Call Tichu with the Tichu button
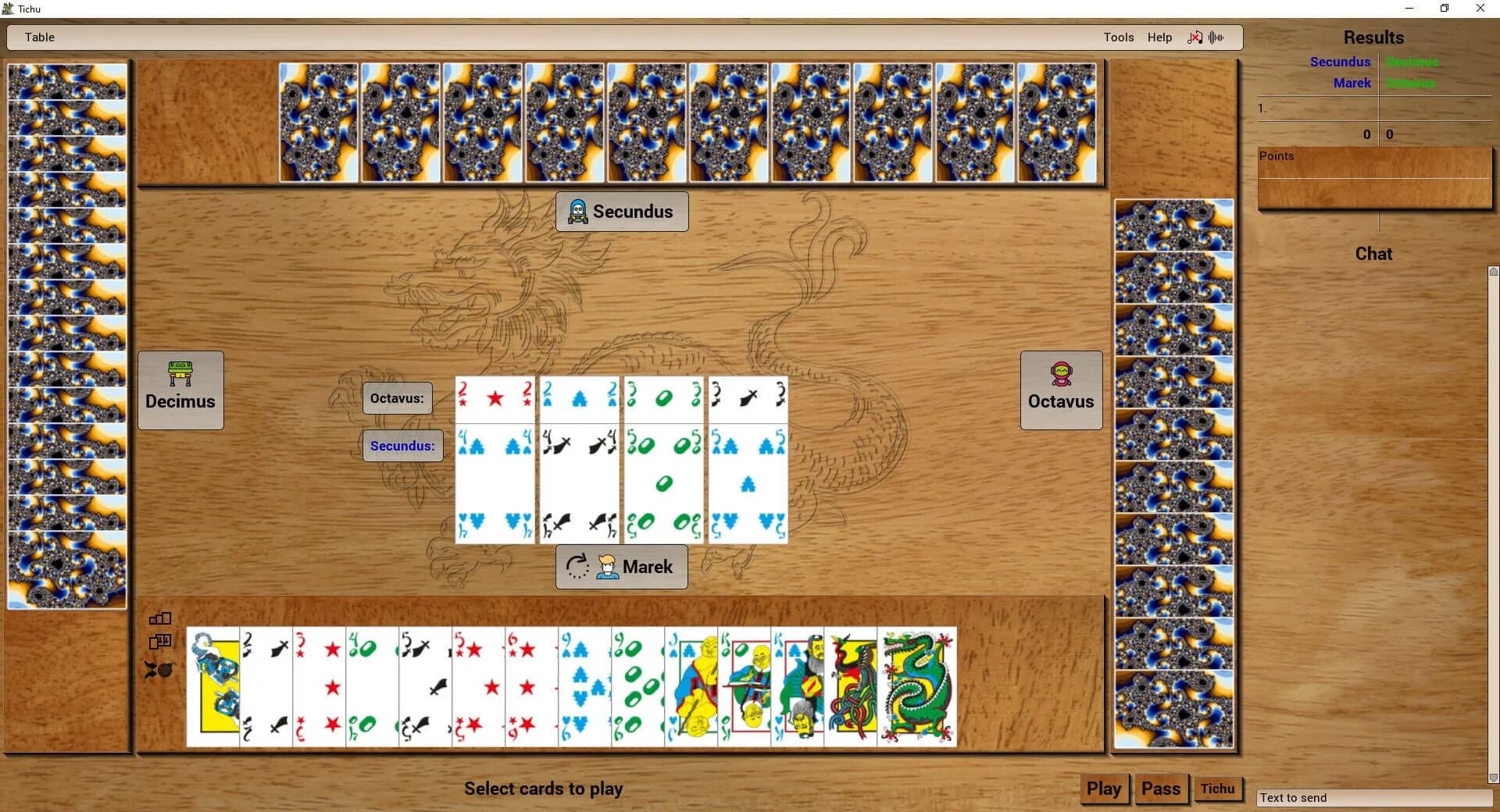Image resolution: width=1500 pixels, height=812 pixels. coord(1219,789)
